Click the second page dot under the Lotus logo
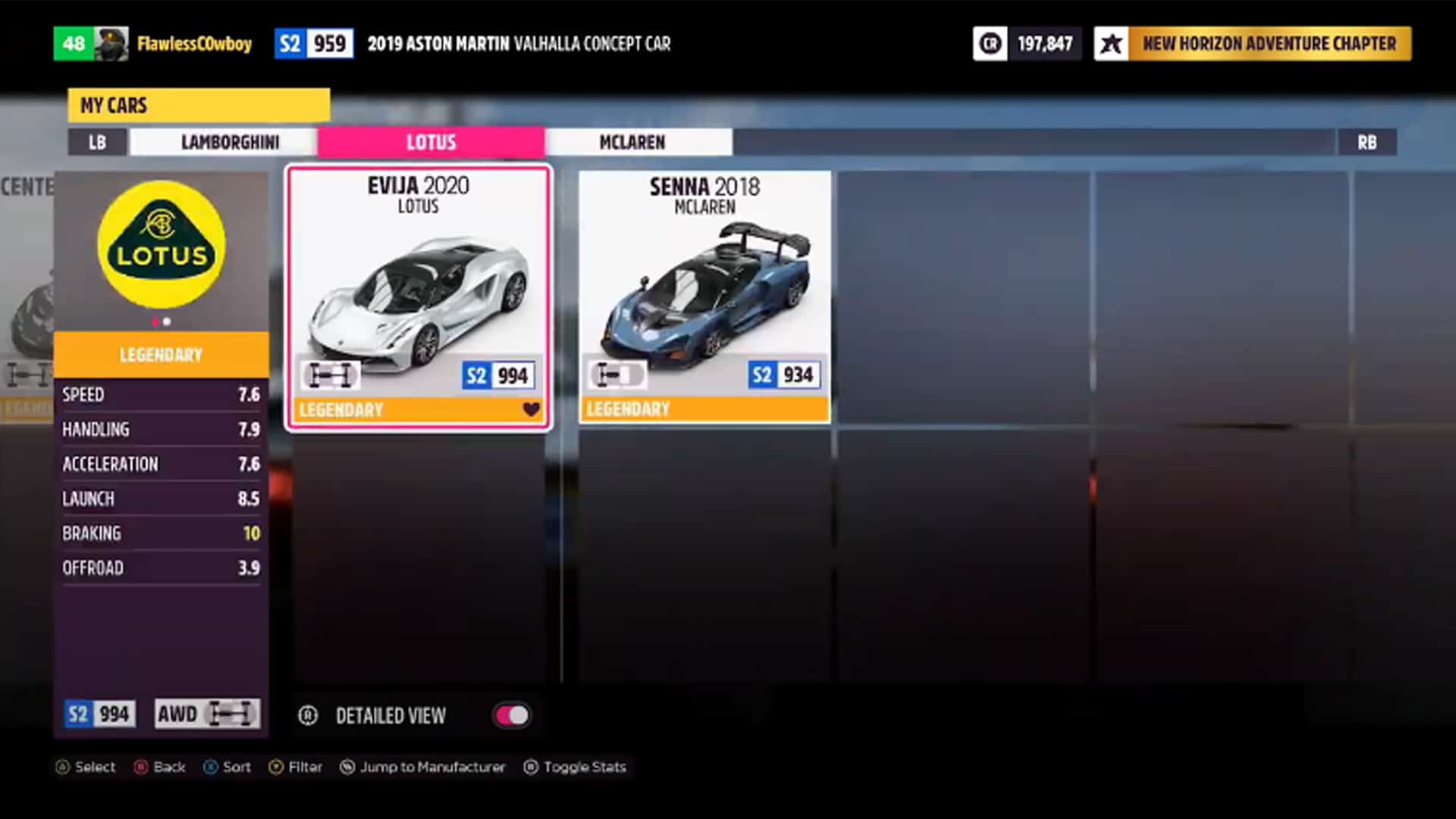The height and width of the screenshot is (819, 1456). point(168,321)
